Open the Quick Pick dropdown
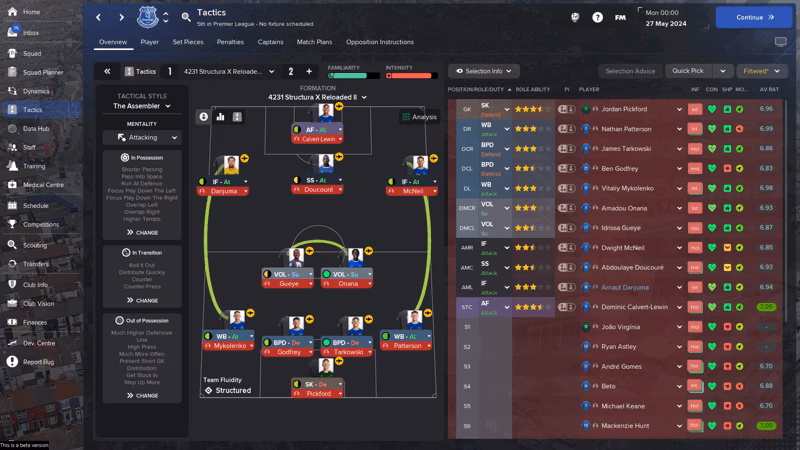800x450 pixels. tap(699, 72)
